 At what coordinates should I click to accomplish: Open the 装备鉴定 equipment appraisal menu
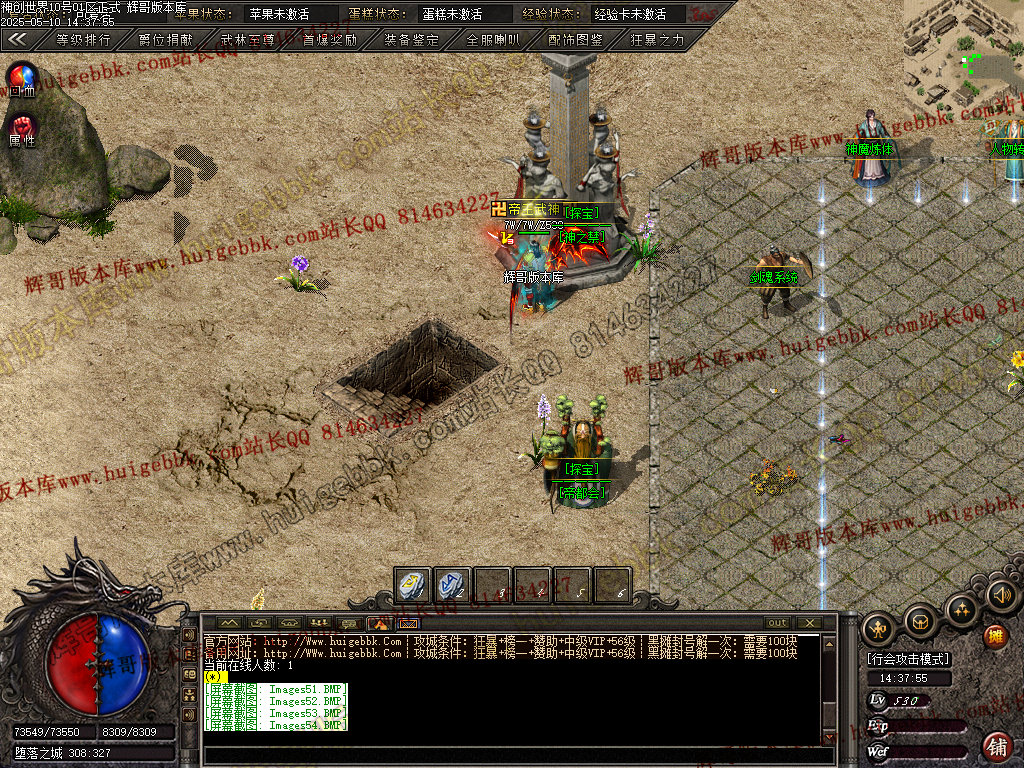click(411, 40)
